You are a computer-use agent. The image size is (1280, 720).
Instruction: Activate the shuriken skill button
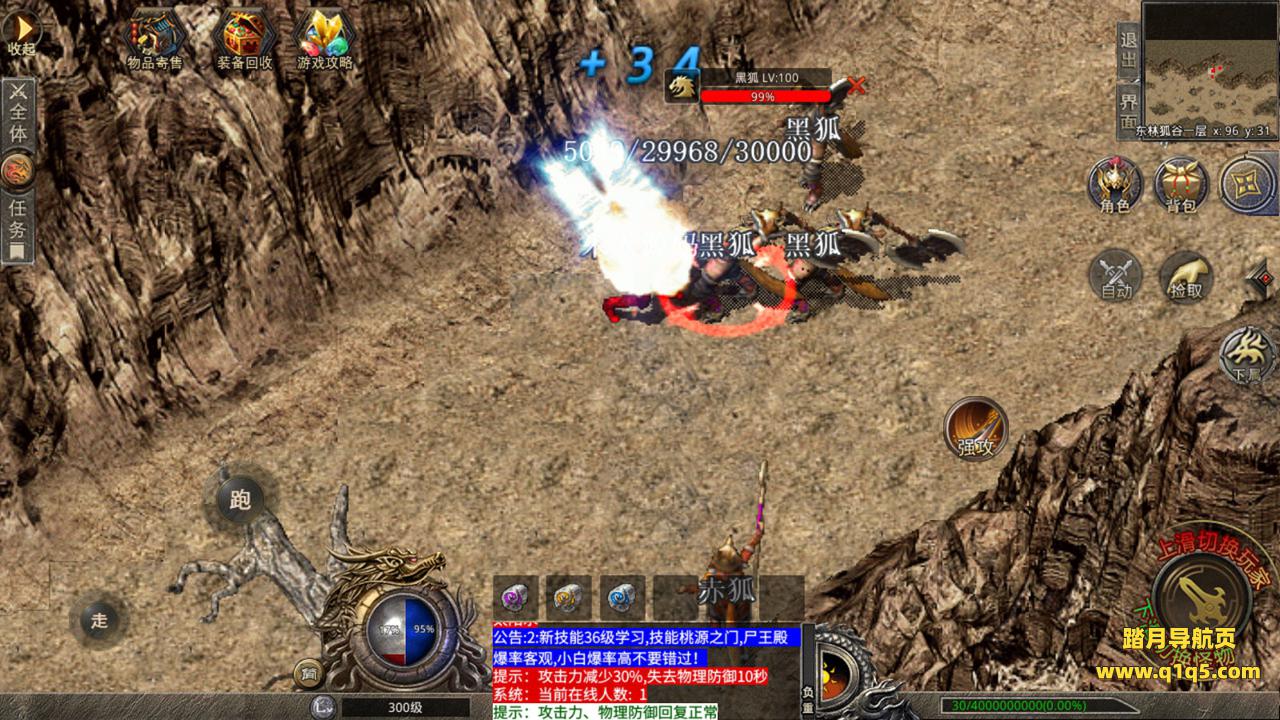point(1248,184)
